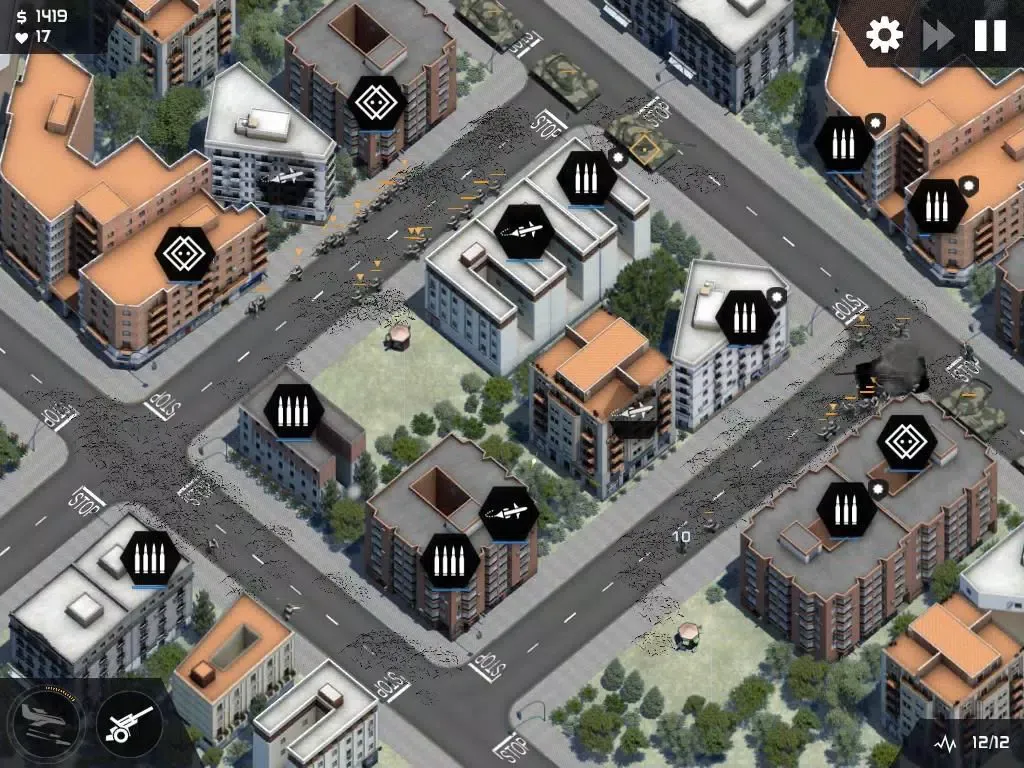Open the gear settings menu
This screenshot has height=768, width=1024.
pos(884,35)
